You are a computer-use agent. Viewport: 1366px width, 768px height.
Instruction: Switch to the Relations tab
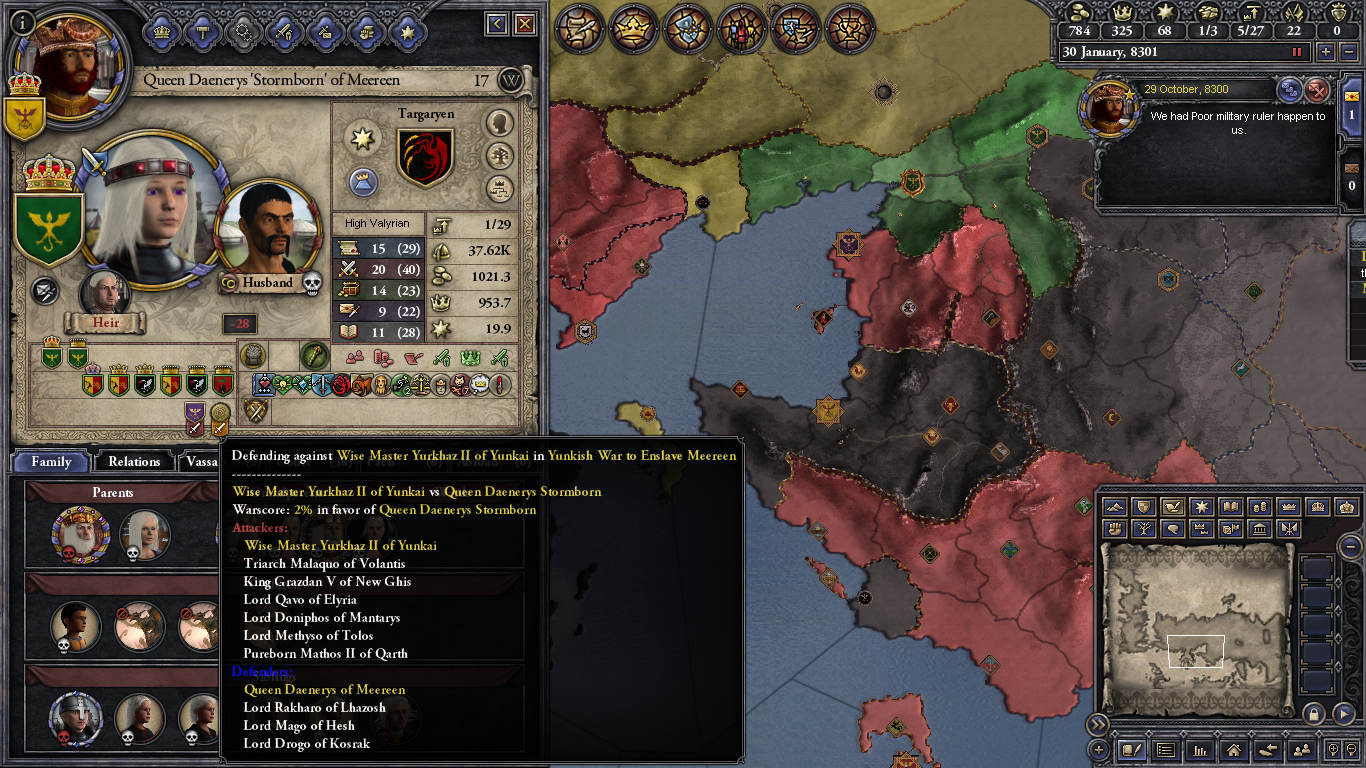click(133, 461)
